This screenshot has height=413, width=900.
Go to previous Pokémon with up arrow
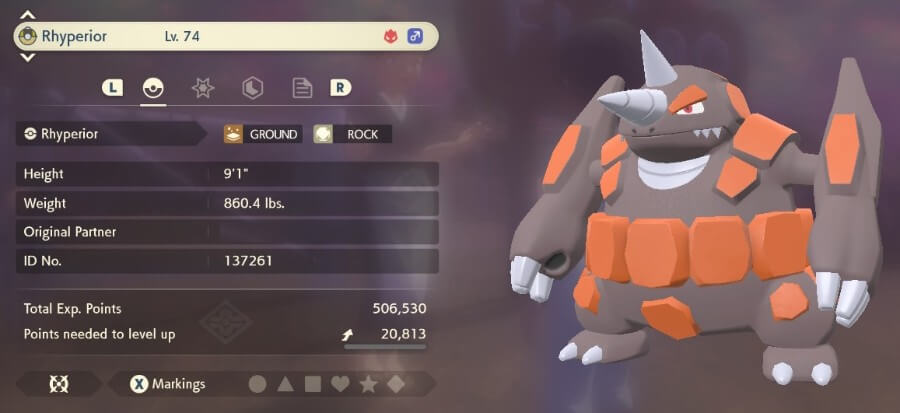(27, 16)
